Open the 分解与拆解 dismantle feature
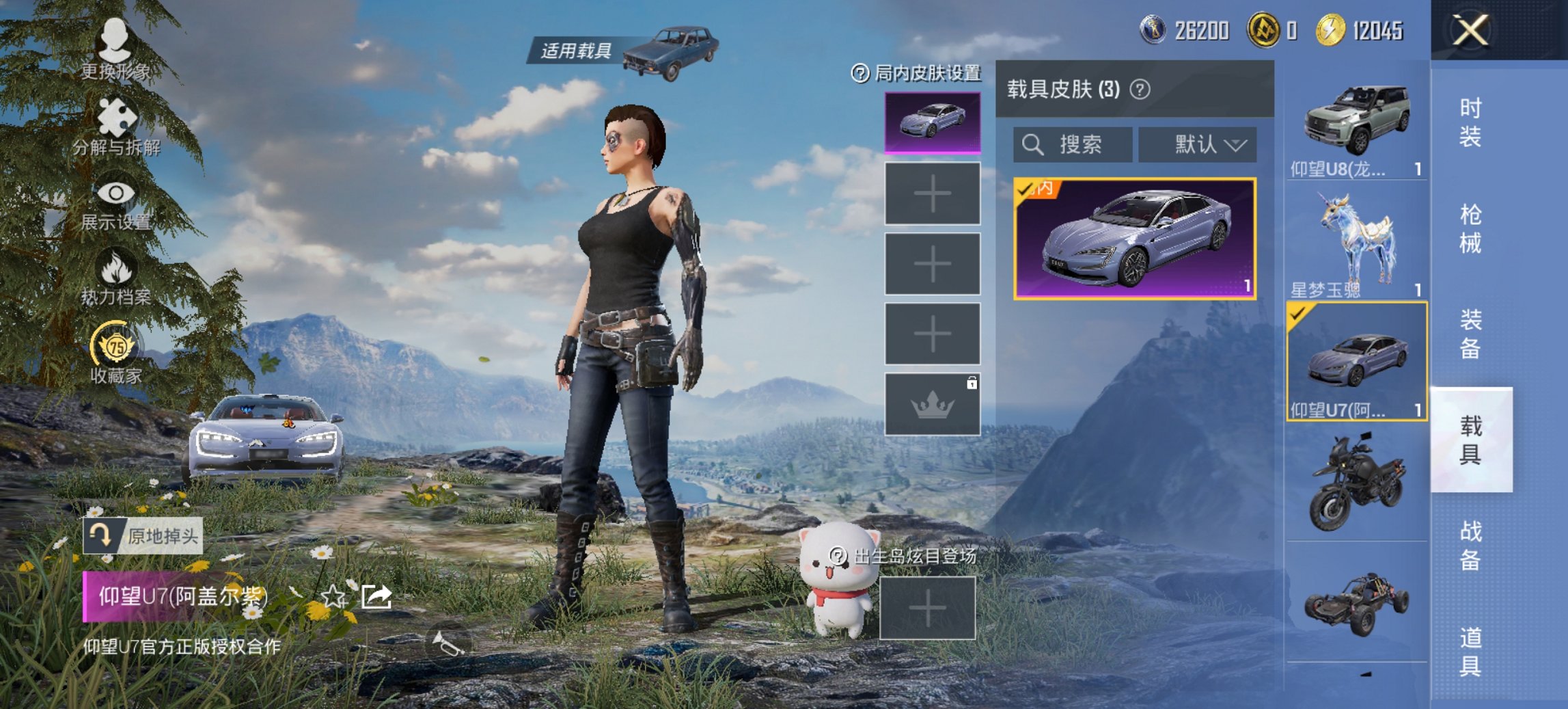 [114, 123]
